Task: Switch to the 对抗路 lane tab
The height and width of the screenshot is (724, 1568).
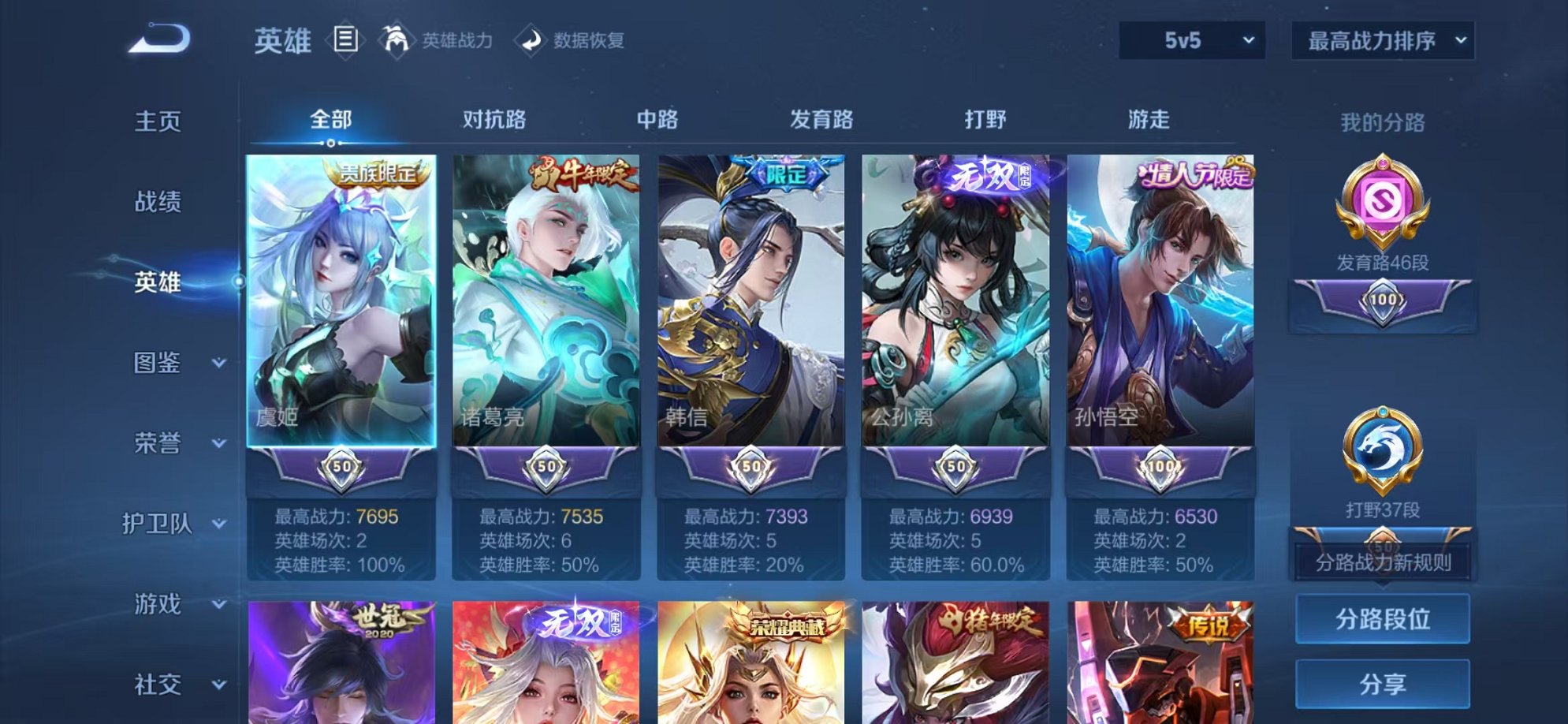Action: click(493, 118)
